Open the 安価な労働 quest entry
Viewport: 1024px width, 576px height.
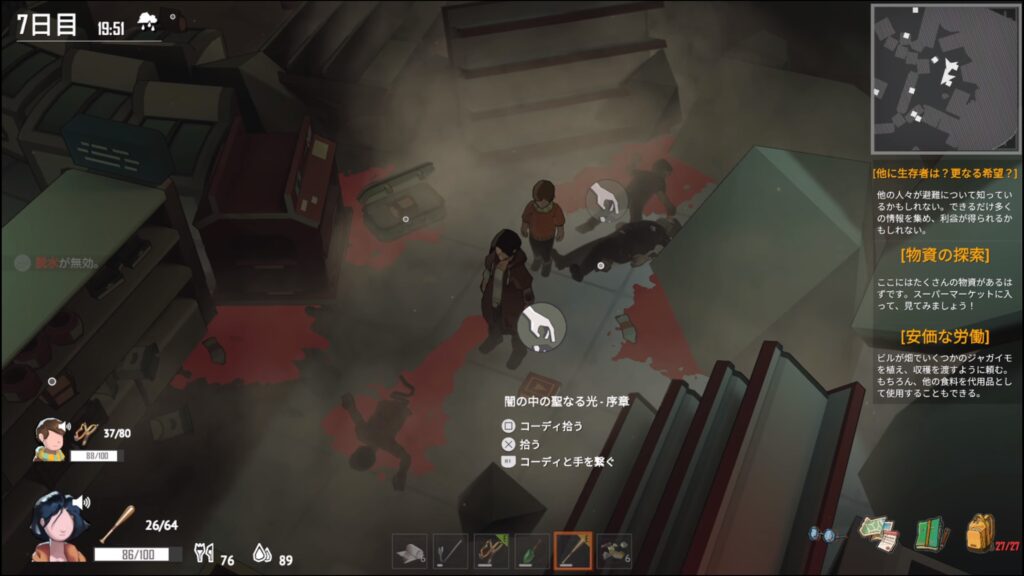point(943,335)
